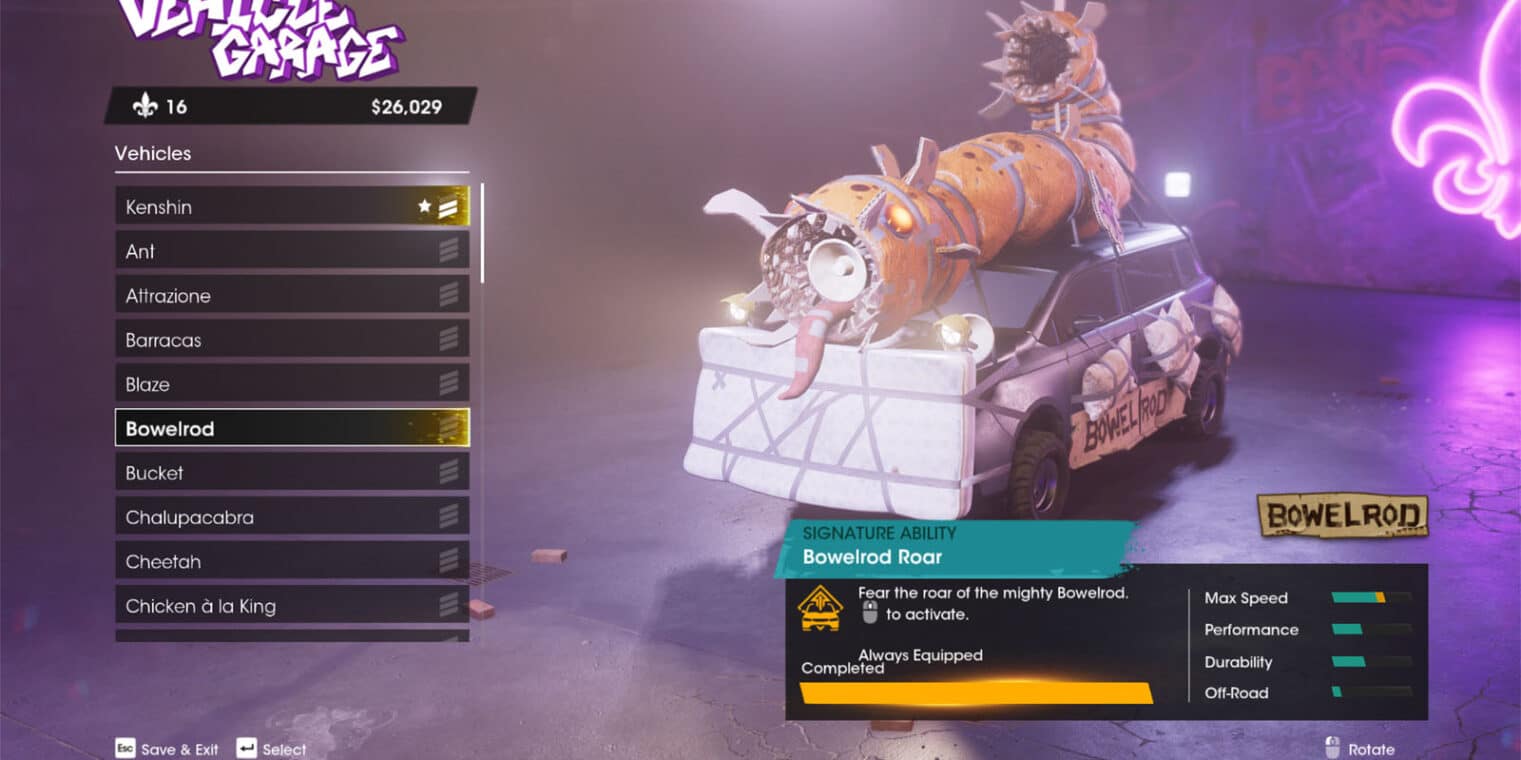Click the Select prompt button

pos(271,749)
